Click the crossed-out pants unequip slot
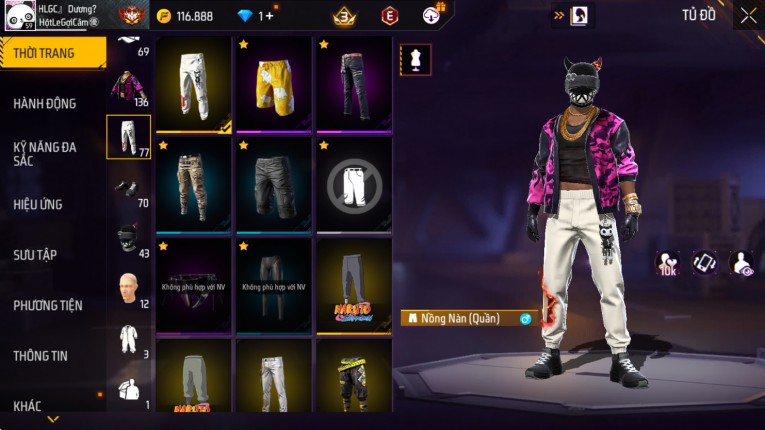765x430 pixels. coord(353,184)
